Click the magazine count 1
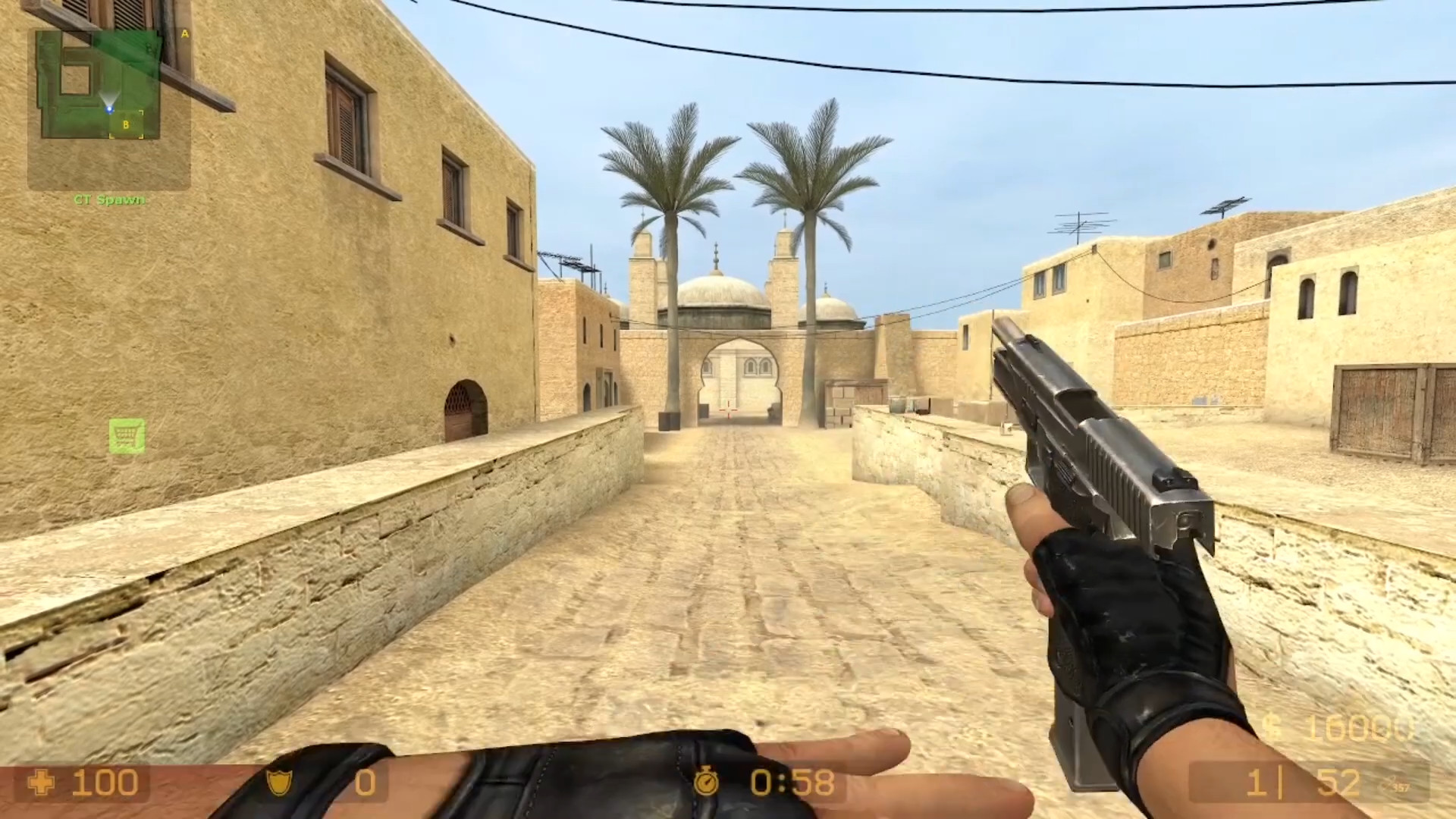The image size is (1456, 819). 1257,783
